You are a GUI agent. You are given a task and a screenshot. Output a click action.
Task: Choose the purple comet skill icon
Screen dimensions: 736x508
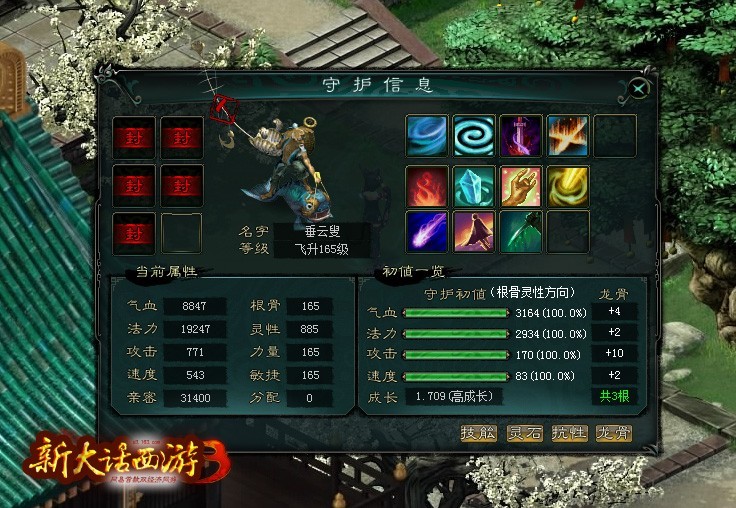point(426,231)
